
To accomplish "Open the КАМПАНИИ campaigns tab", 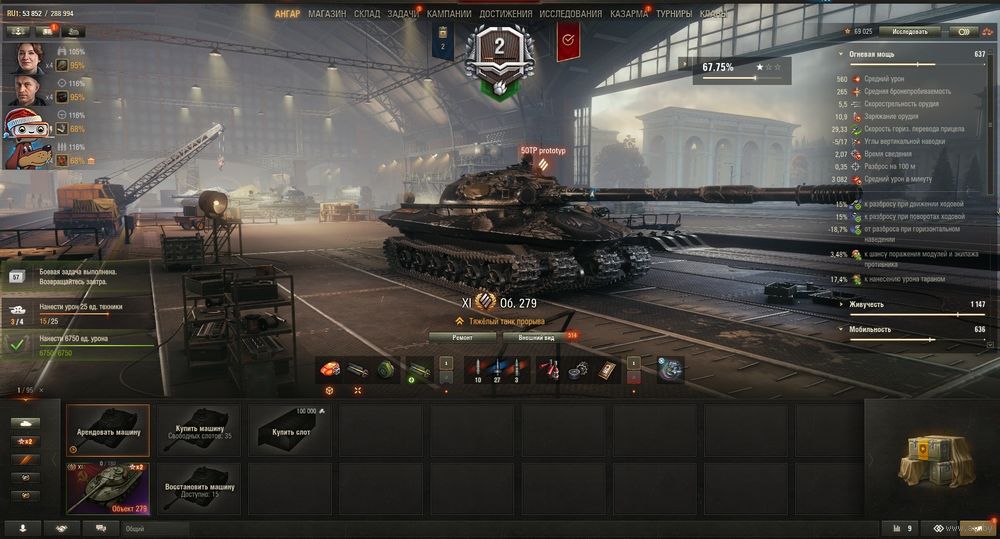I will click(x=449, y=14).
